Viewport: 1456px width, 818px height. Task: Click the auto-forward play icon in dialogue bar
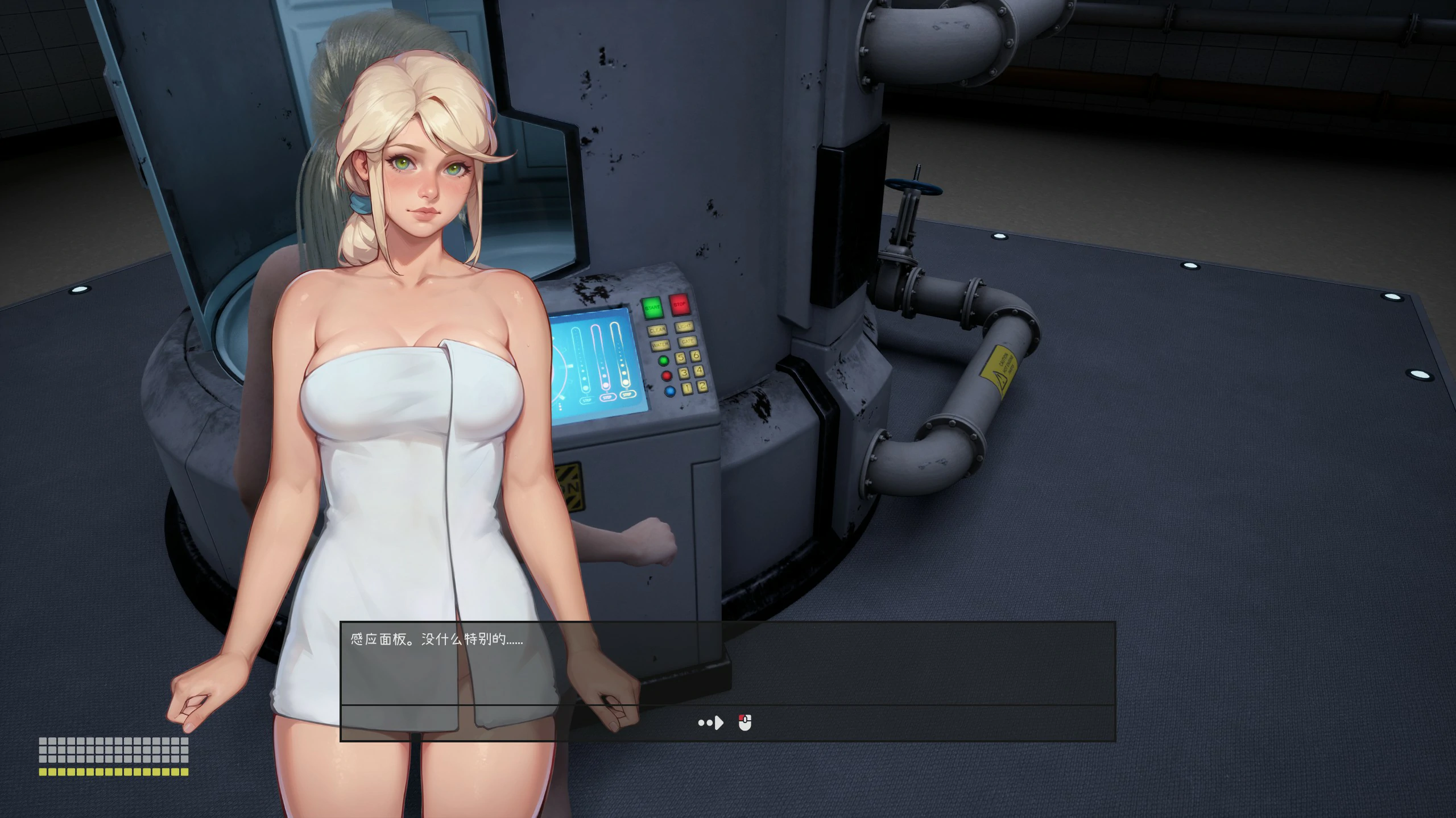(710, 723)
